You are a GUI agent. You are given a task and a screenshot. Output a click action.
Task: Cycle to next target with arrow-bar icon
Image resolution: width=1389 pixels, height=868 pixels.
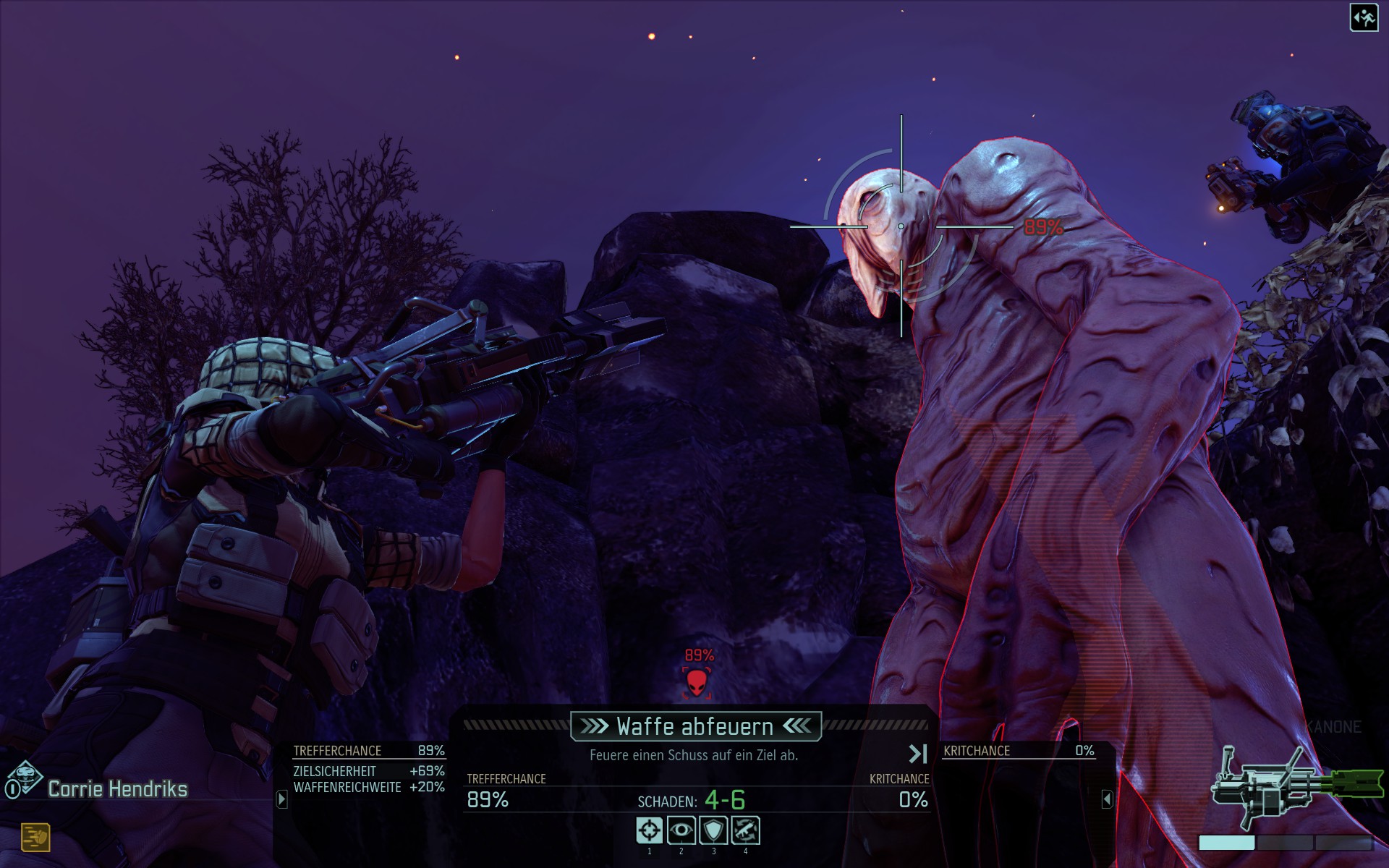(917, 754)
